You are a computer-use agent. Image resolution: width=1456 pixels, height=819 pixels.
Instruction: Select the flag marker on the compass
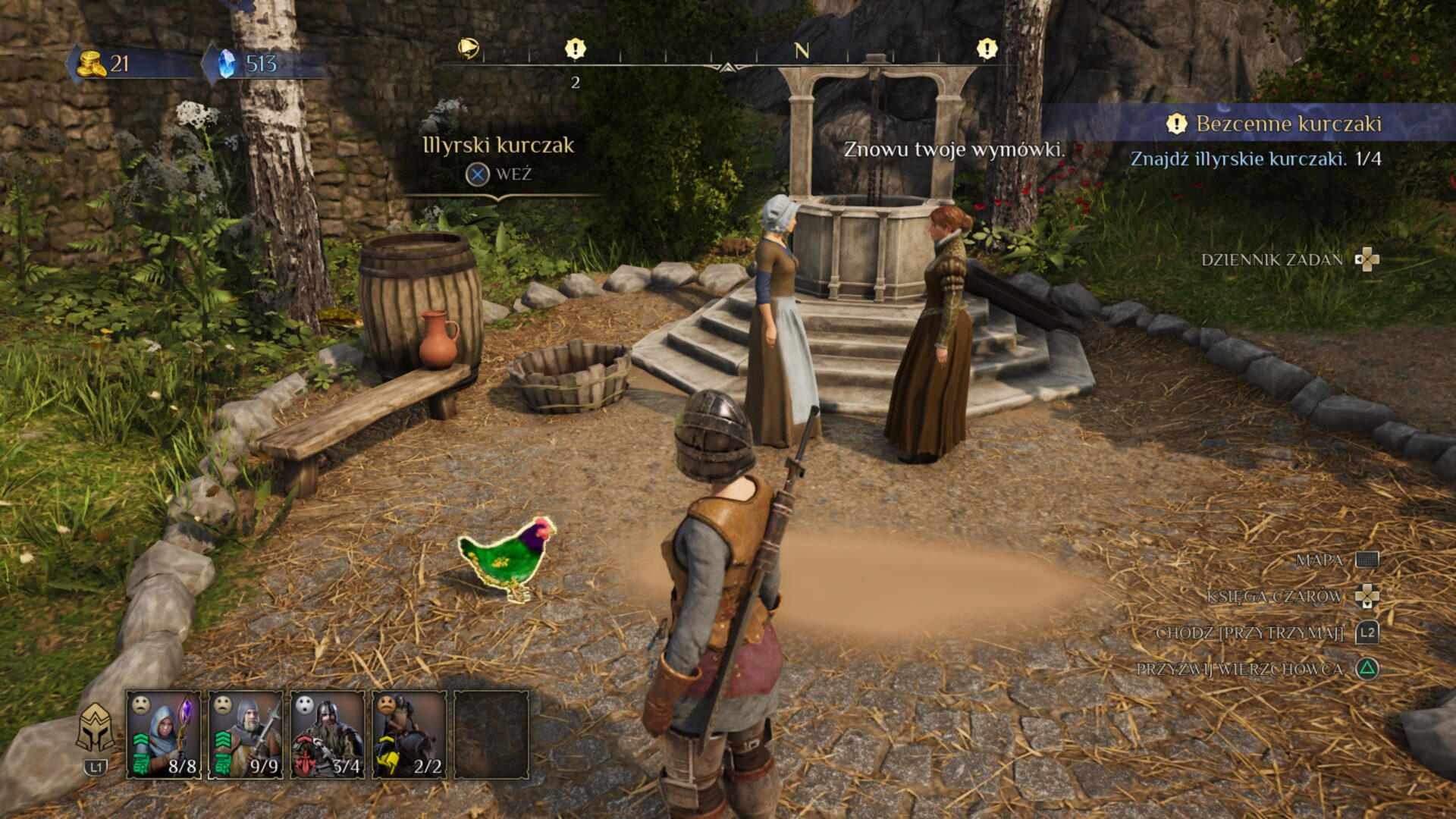coord(469,49)
